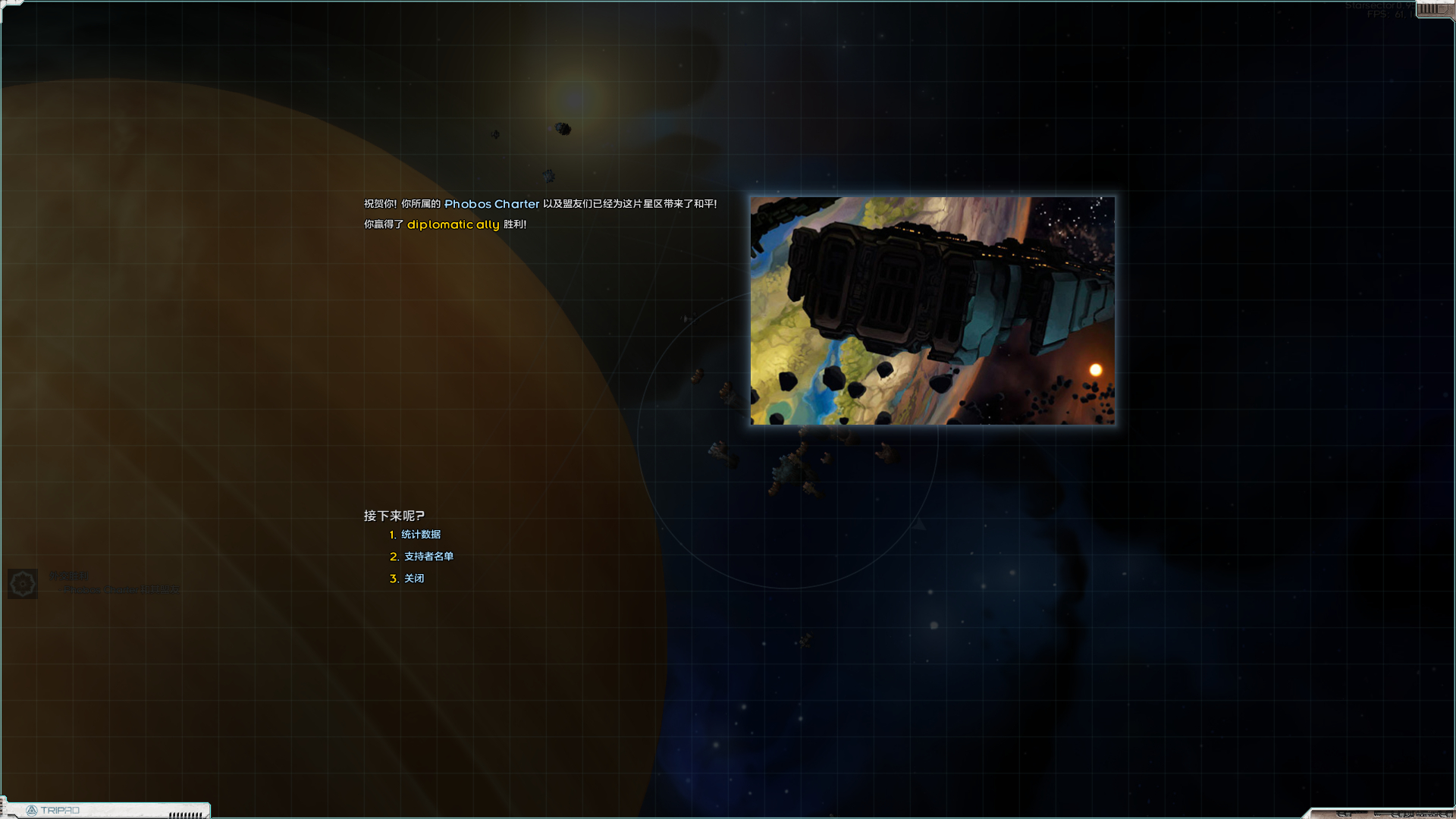The image size is (1456, 819).
Task: Open the 统计数据 statistics option
Action: click(x=420, y=535)
